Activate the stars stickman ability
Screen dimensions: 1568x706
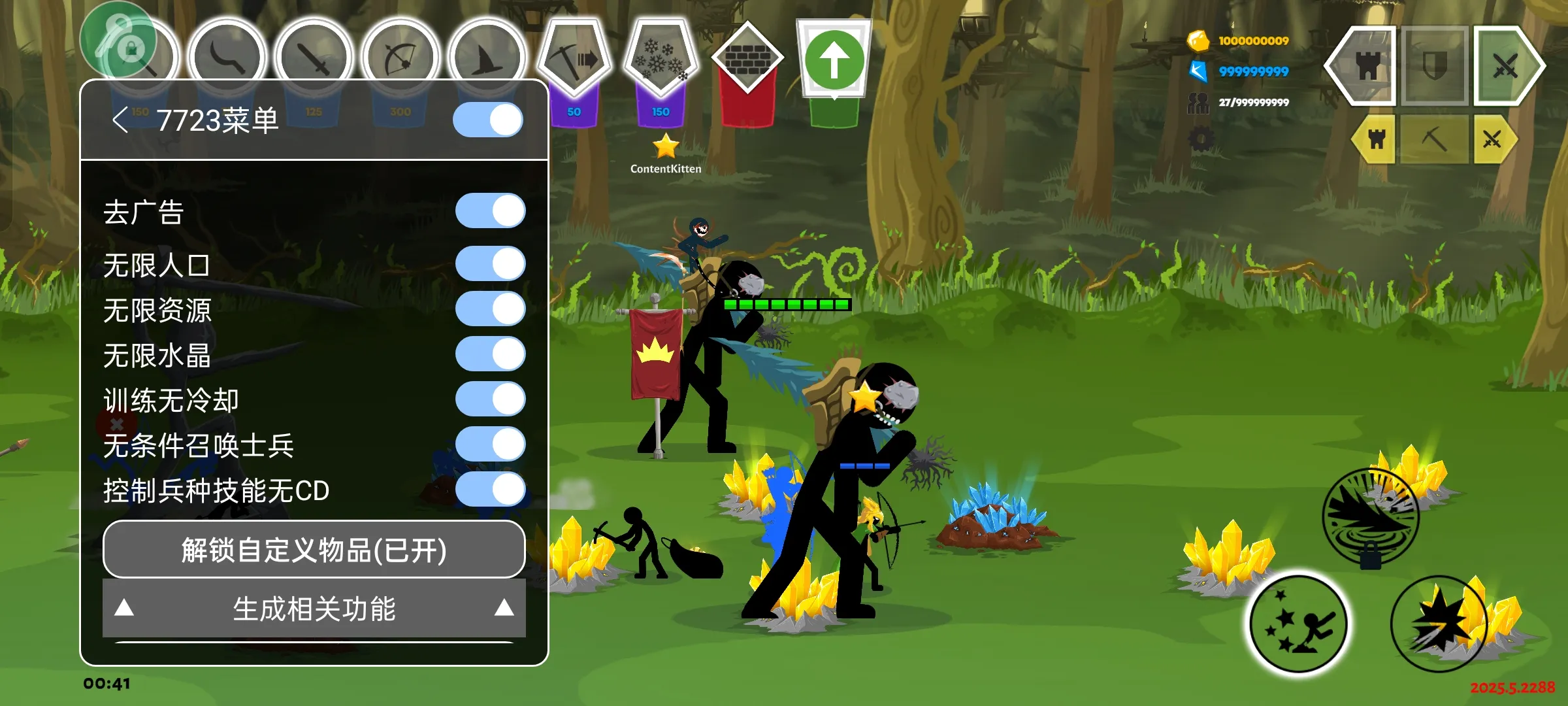[x=1299, y=624]
